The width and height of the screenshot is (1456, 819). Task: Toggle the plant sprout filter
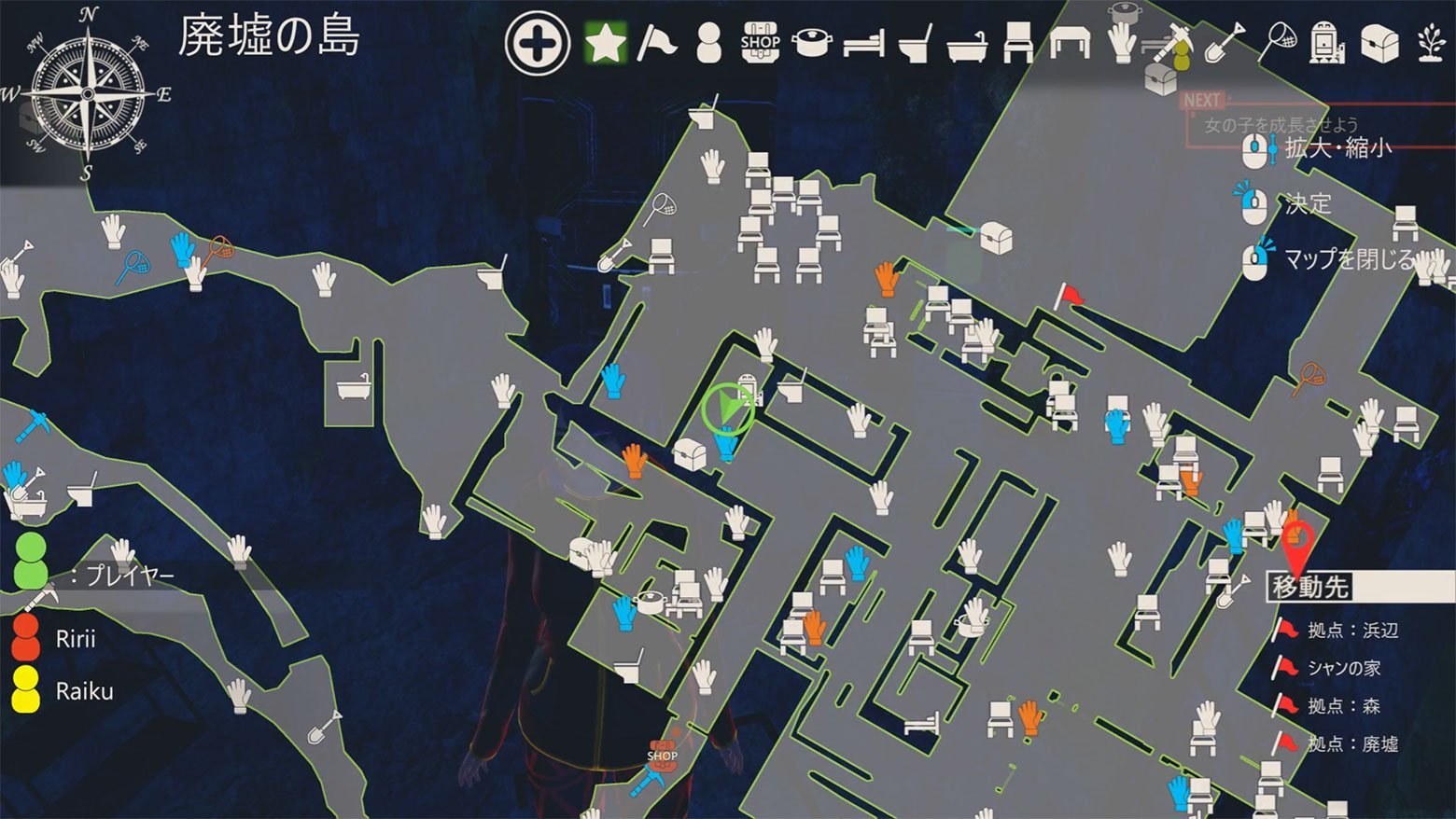click(1432, 43)
